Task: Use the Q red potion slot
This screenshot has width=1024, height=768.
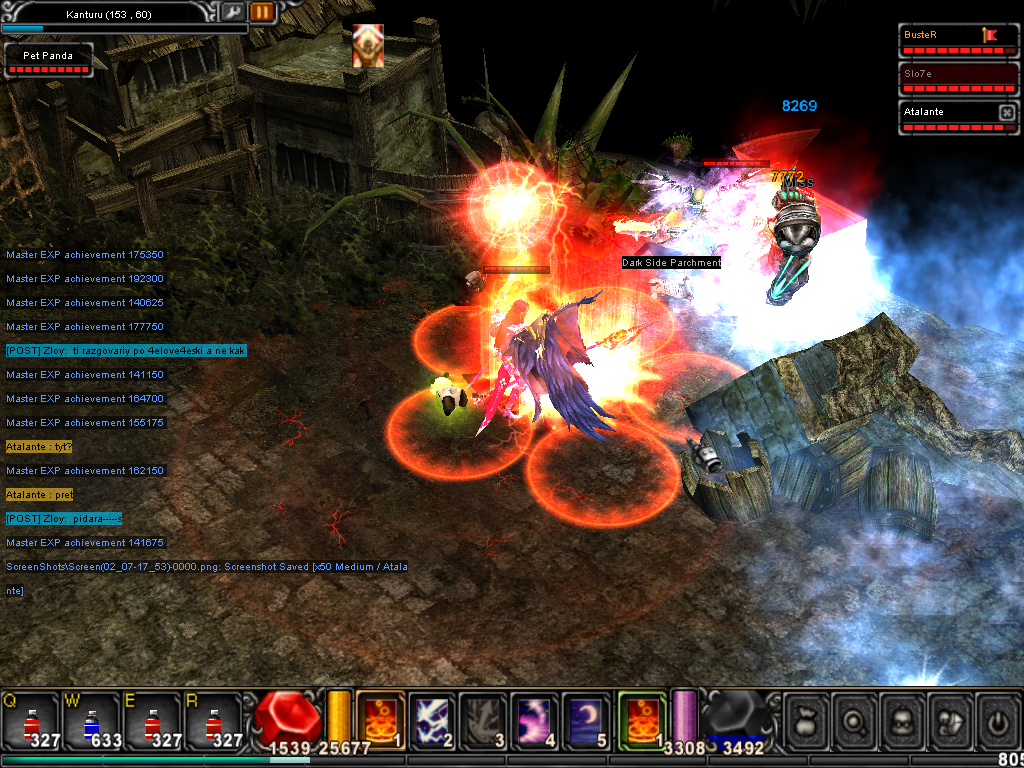Action: coord(31,719)
